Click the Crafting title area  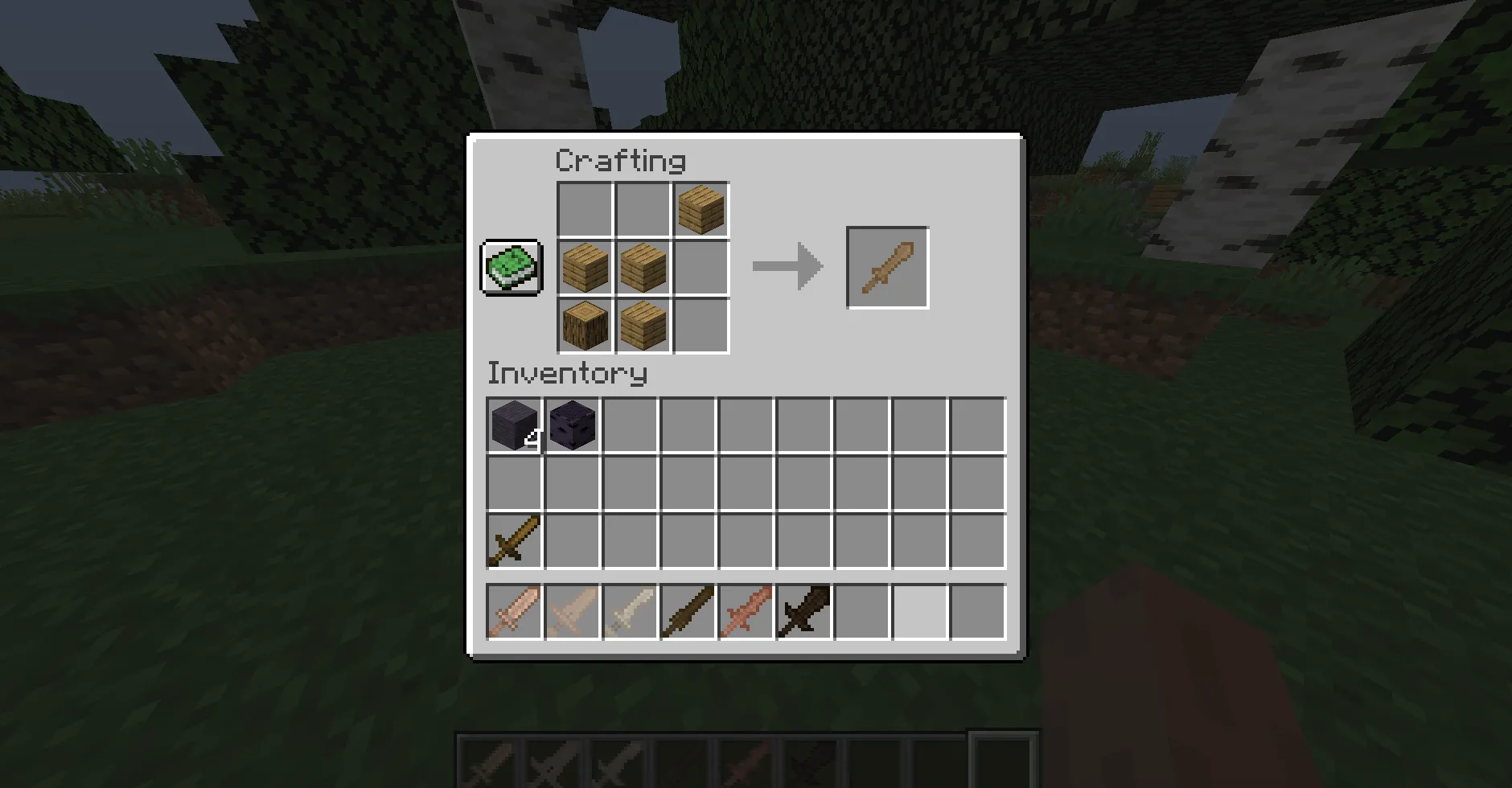(x=621, y=160)
